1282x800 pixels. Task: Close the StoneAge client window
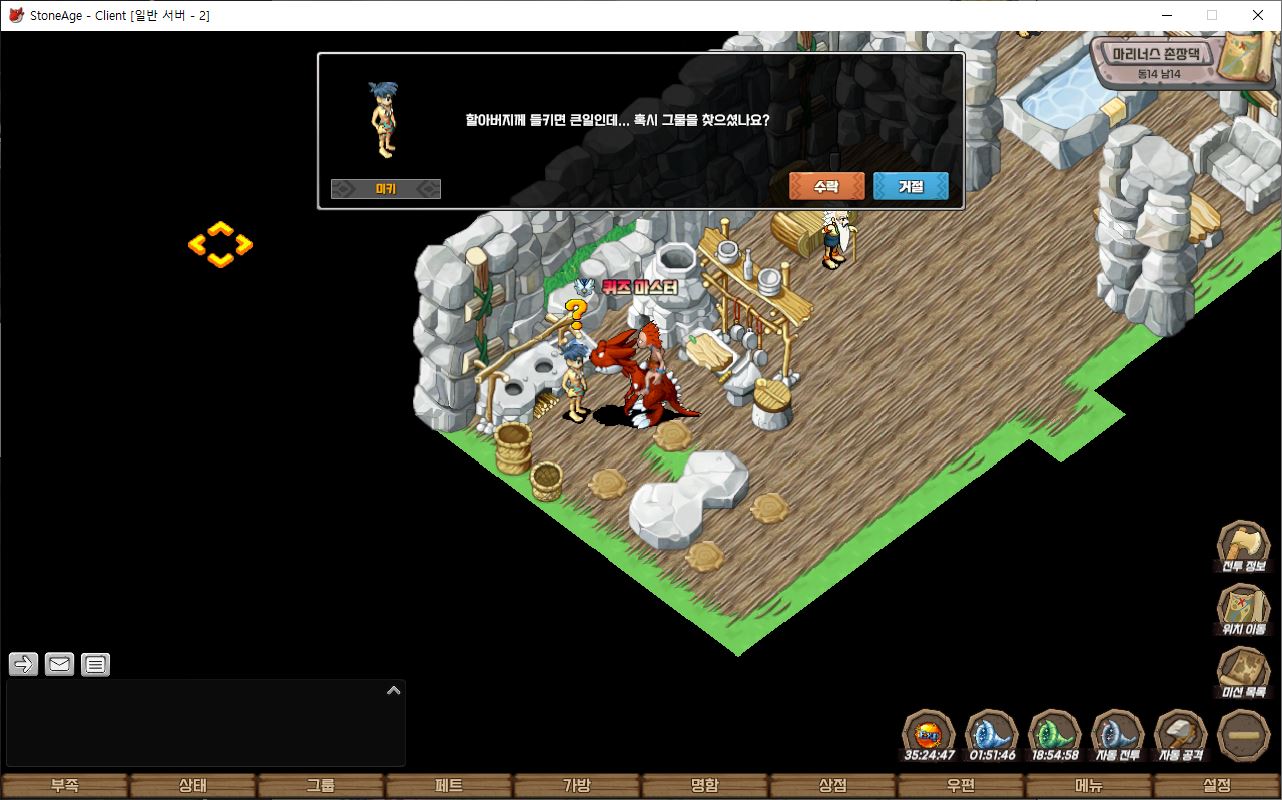1258,15
